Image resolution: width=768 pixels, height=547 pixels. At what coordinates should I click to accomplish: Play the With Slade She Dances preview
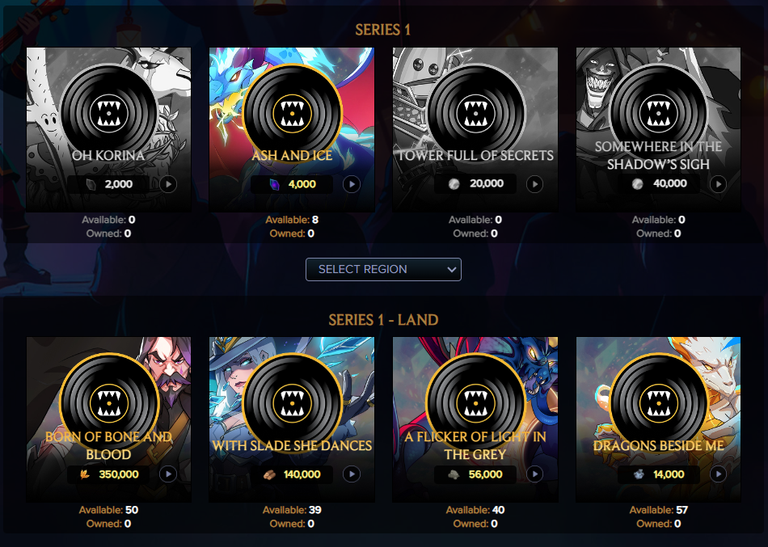point(351,474)
